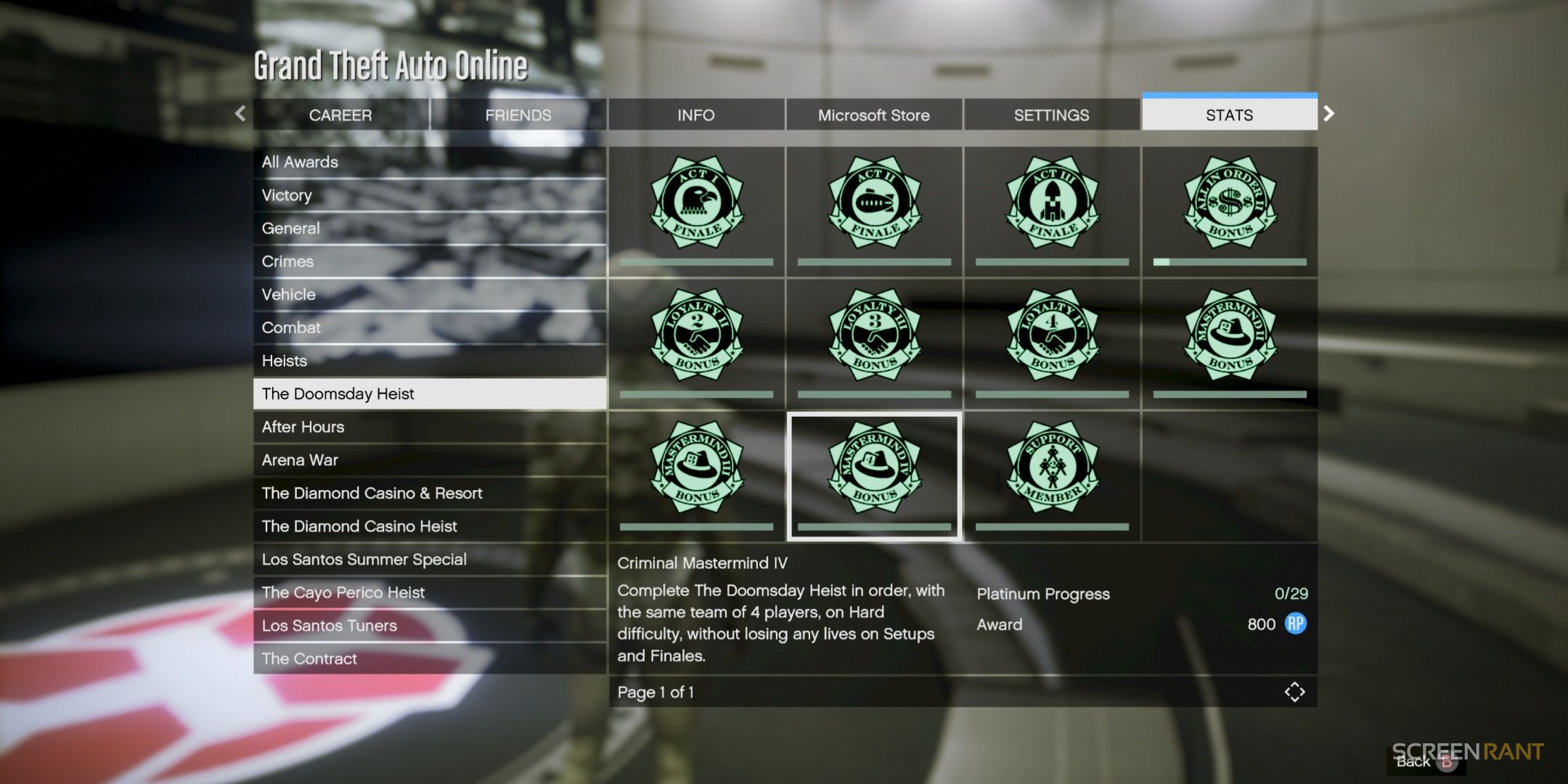Open the FRIENDS tab
This screenshot has height=784, width=1568.
518,115
